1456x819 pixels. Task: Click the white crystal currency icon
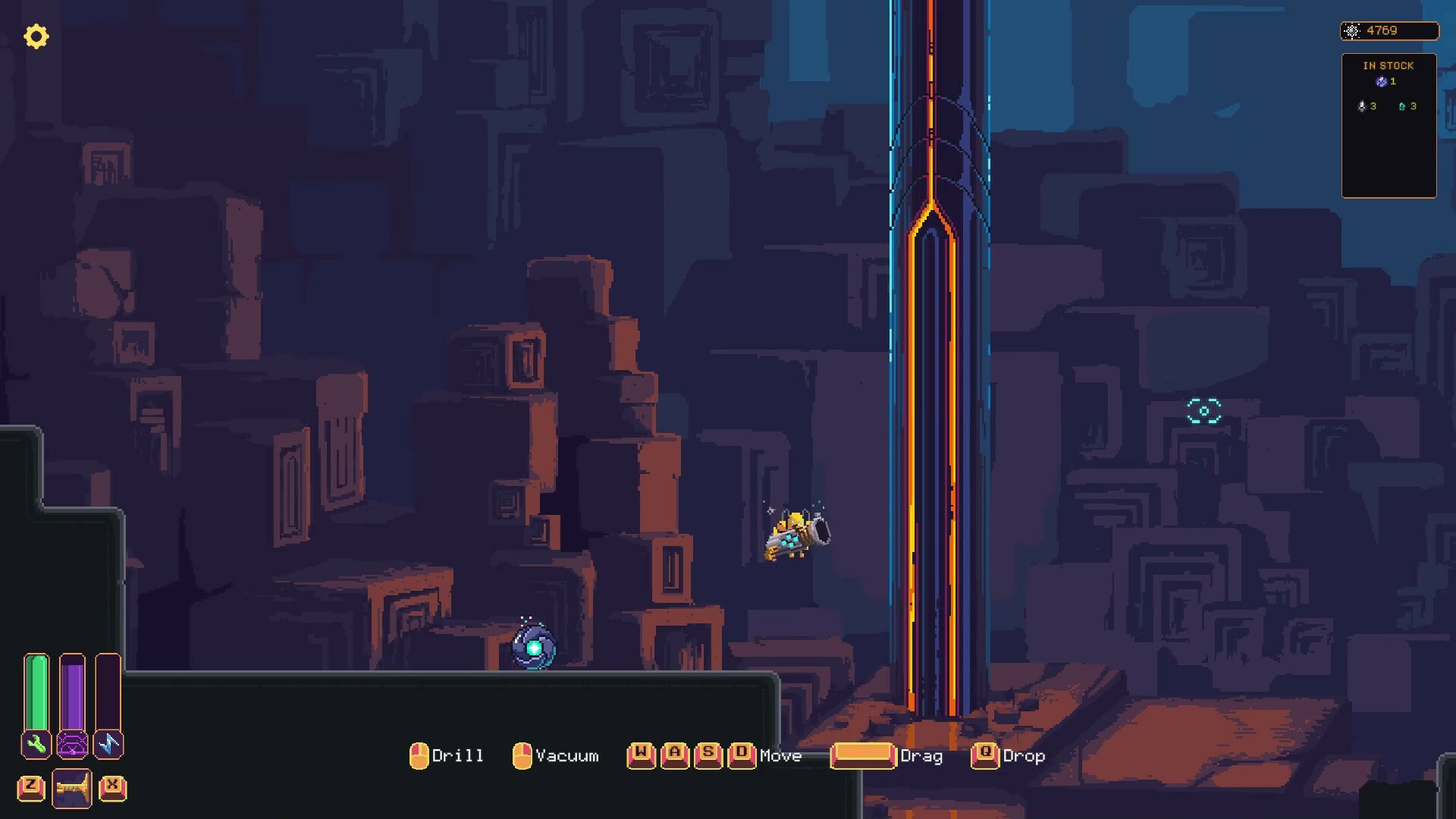pyautogui.click(x=1352, y=31)
